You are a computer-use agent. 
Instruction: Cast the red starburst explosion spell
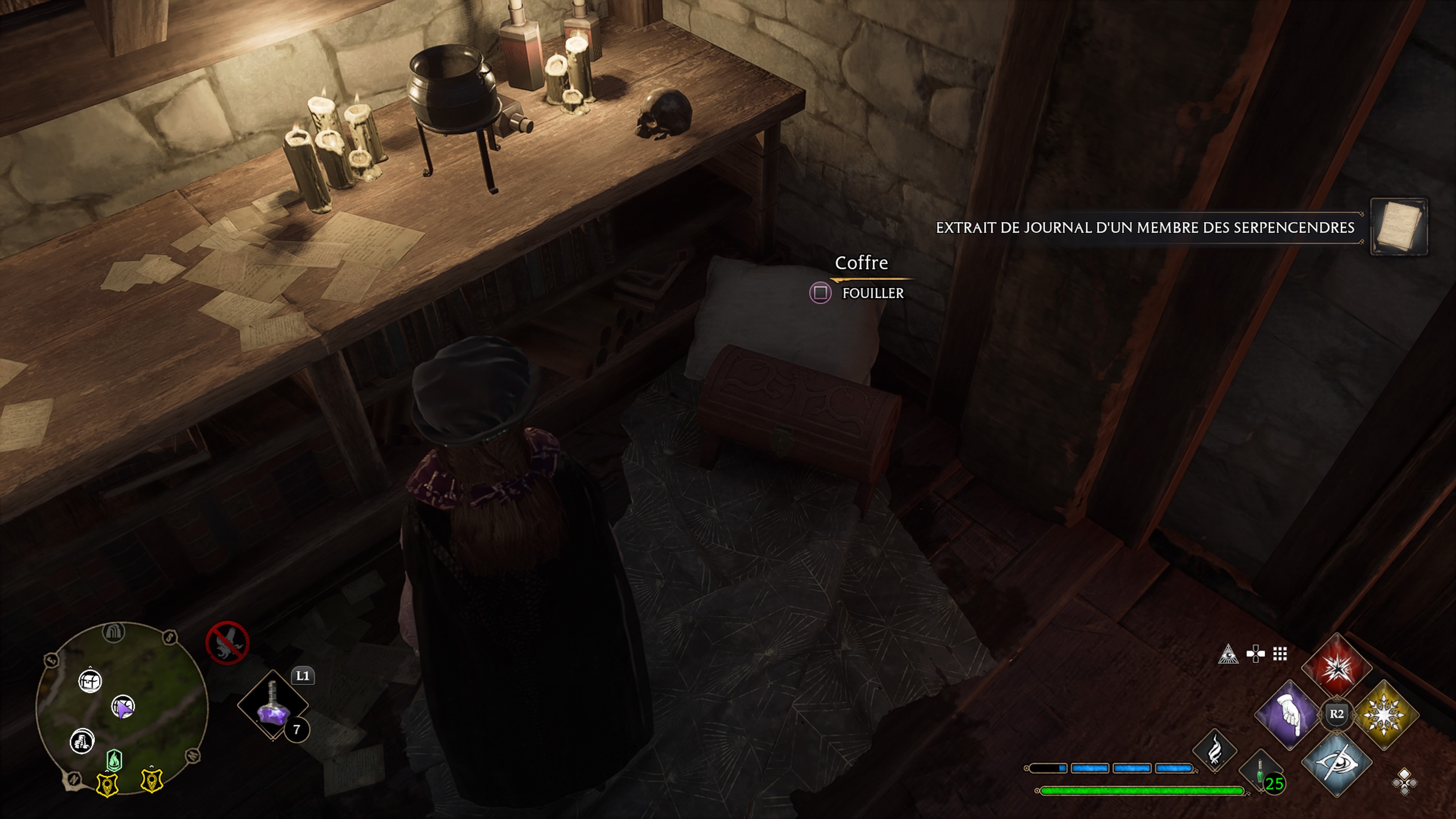coord(1337,667)
